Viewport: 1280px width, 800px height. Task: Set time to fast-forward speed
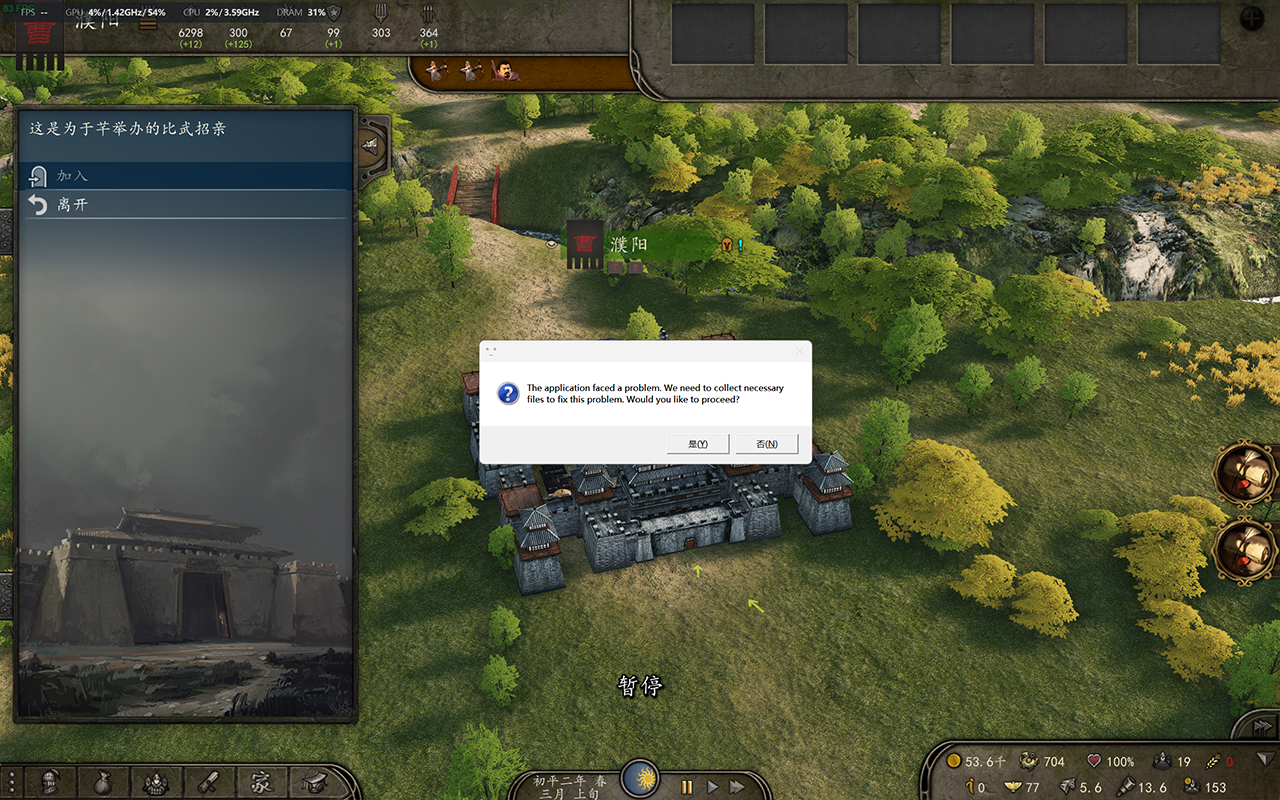(x=737, y=787)
